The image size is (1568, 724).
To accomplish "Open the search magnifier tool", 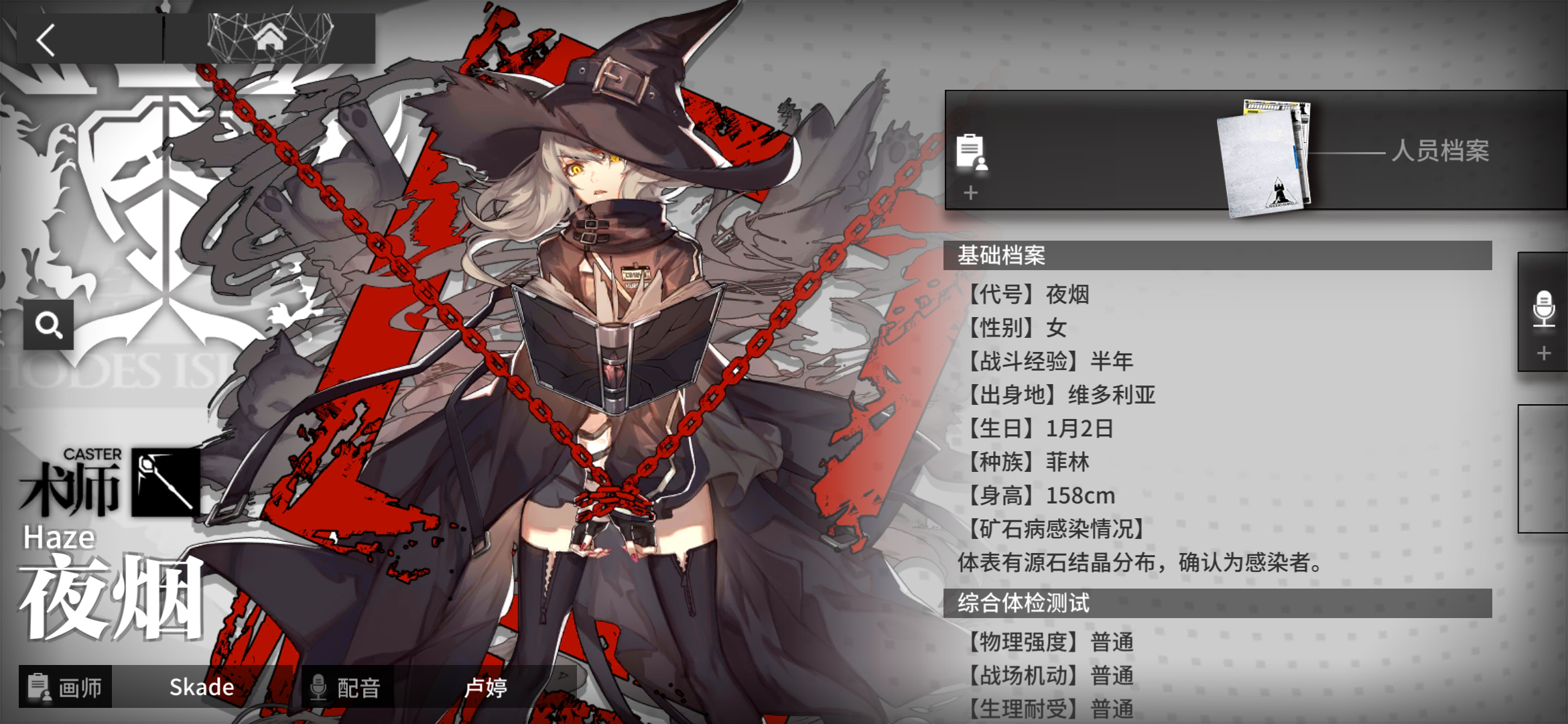I will click(47, 324).
